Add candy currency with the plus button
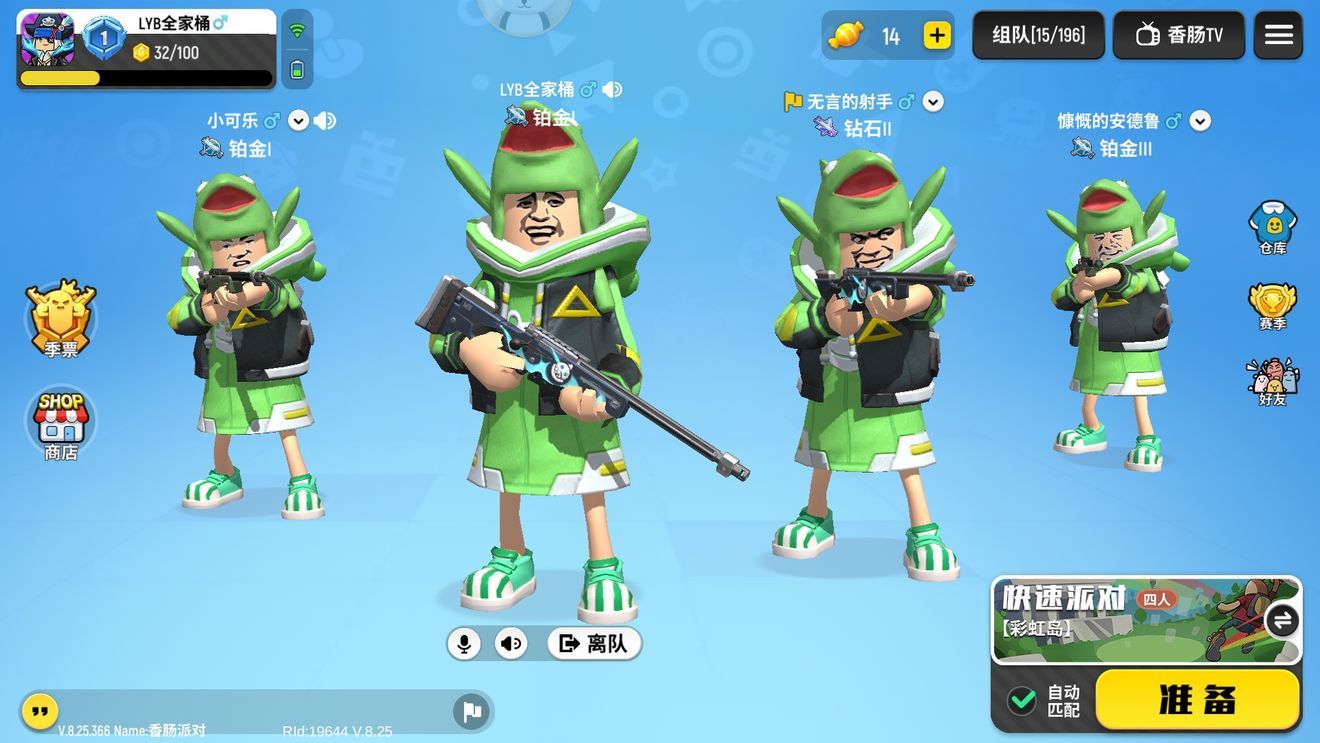 (x=937, y=36)
